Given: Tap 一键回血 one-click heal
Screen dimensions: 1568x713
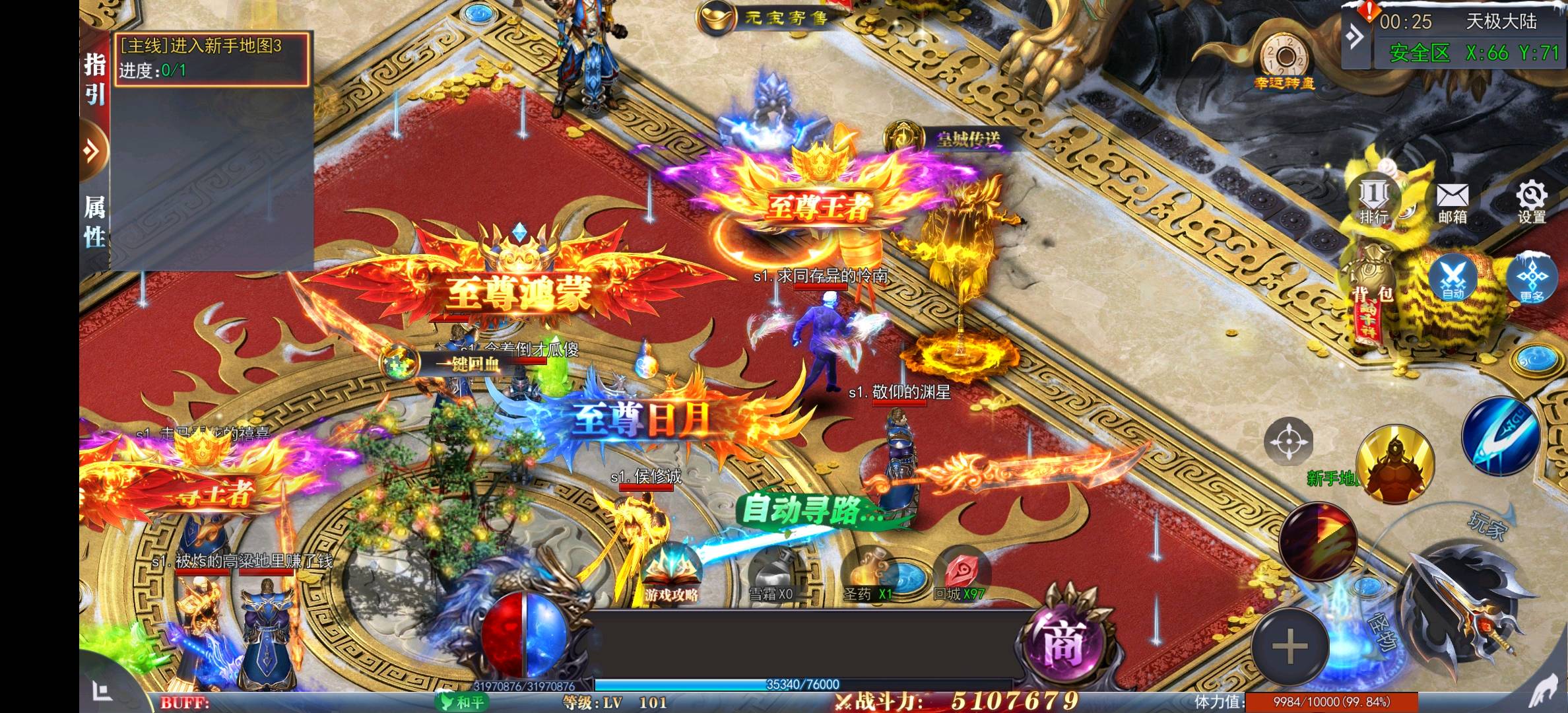Looking at the screenshot, I should click(x=449, y=362).
